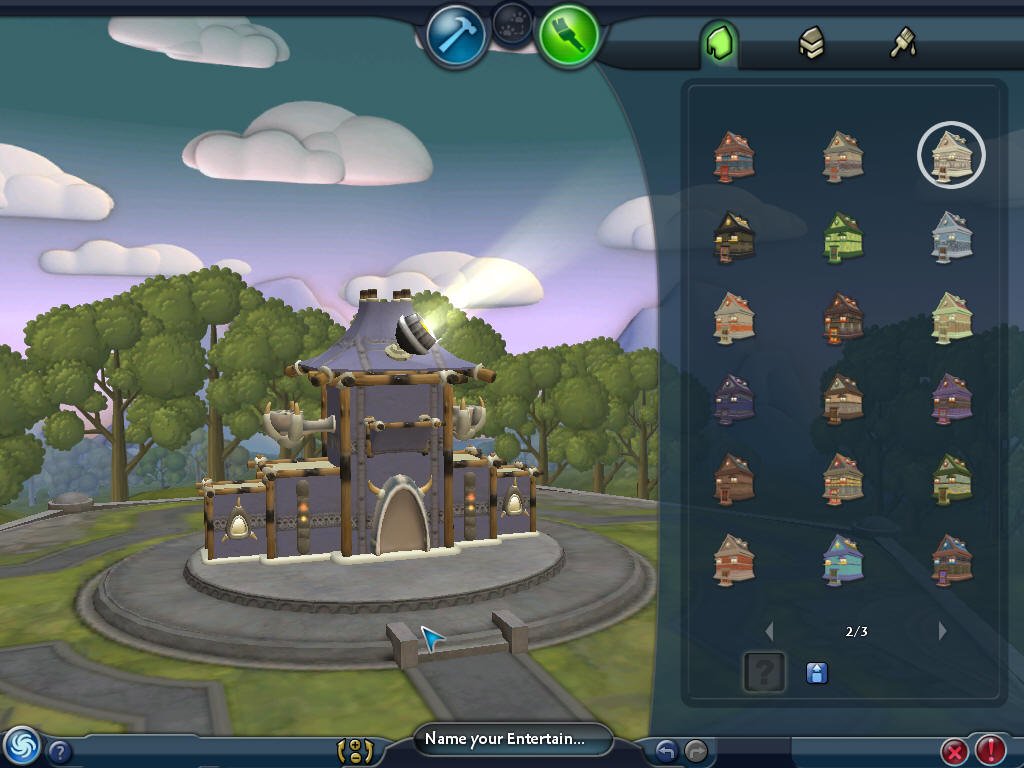This screenshot has height=768, width=1024.
Task: Go to the previous paint styles page
Action: tap(769, 631)
